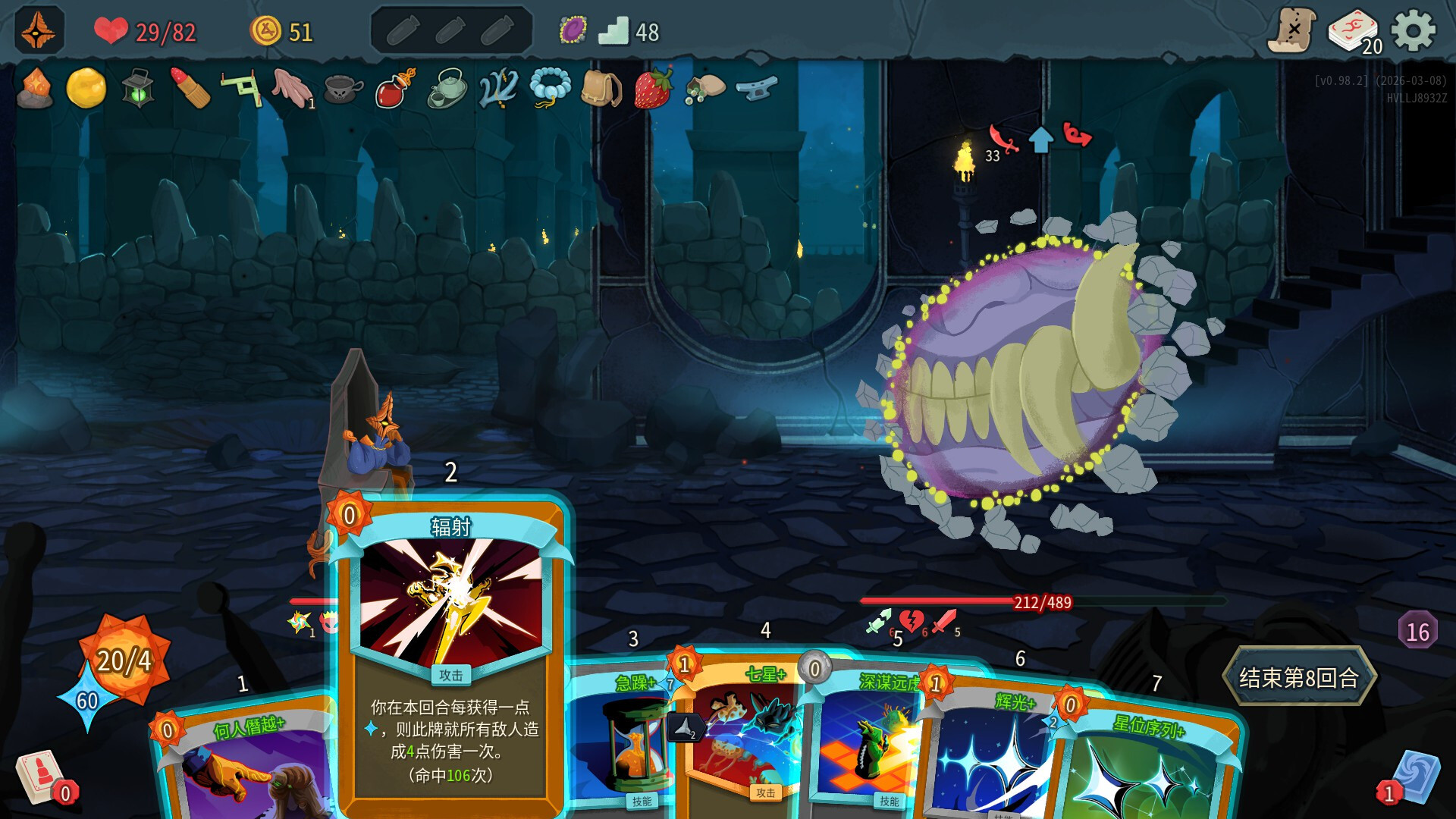This screenshot has width=1456, height=819.
Task: Open the map scroll icon
Action: (x=1291, y=31)
